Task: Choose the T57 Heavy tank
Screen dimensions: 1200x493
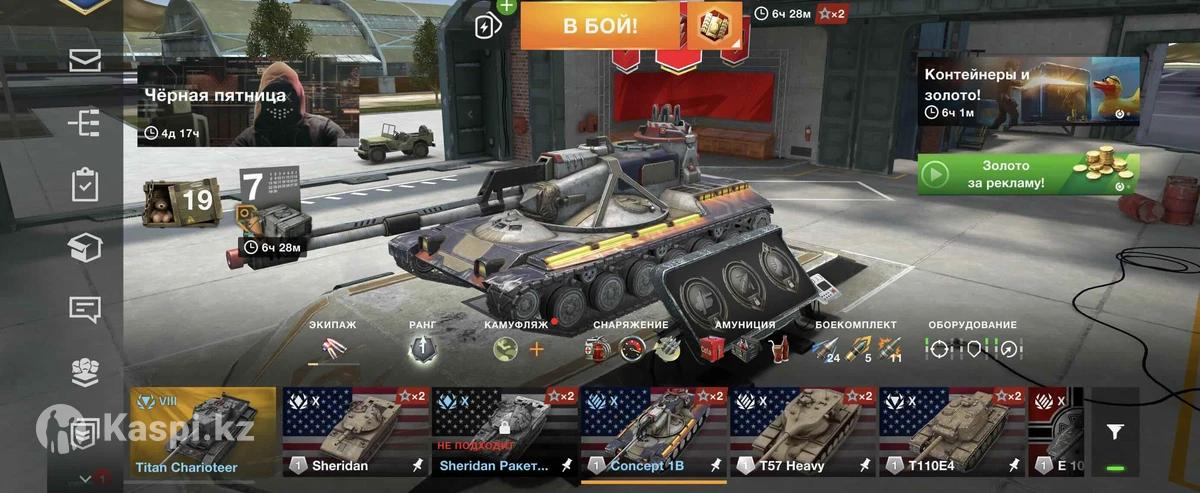Action: [803, 432]
